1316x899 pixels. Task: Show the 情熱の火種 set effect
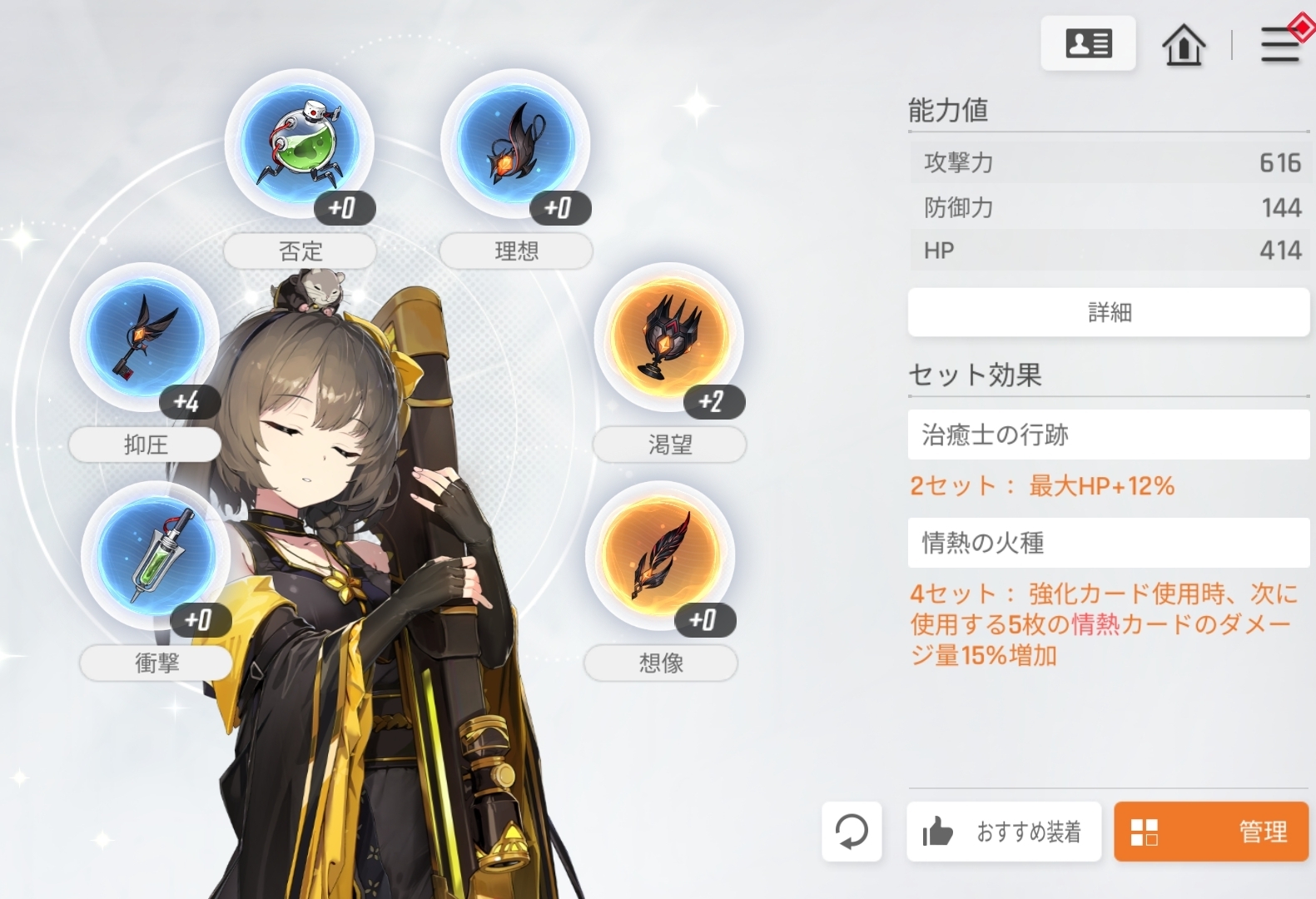tap(1108, 543)
